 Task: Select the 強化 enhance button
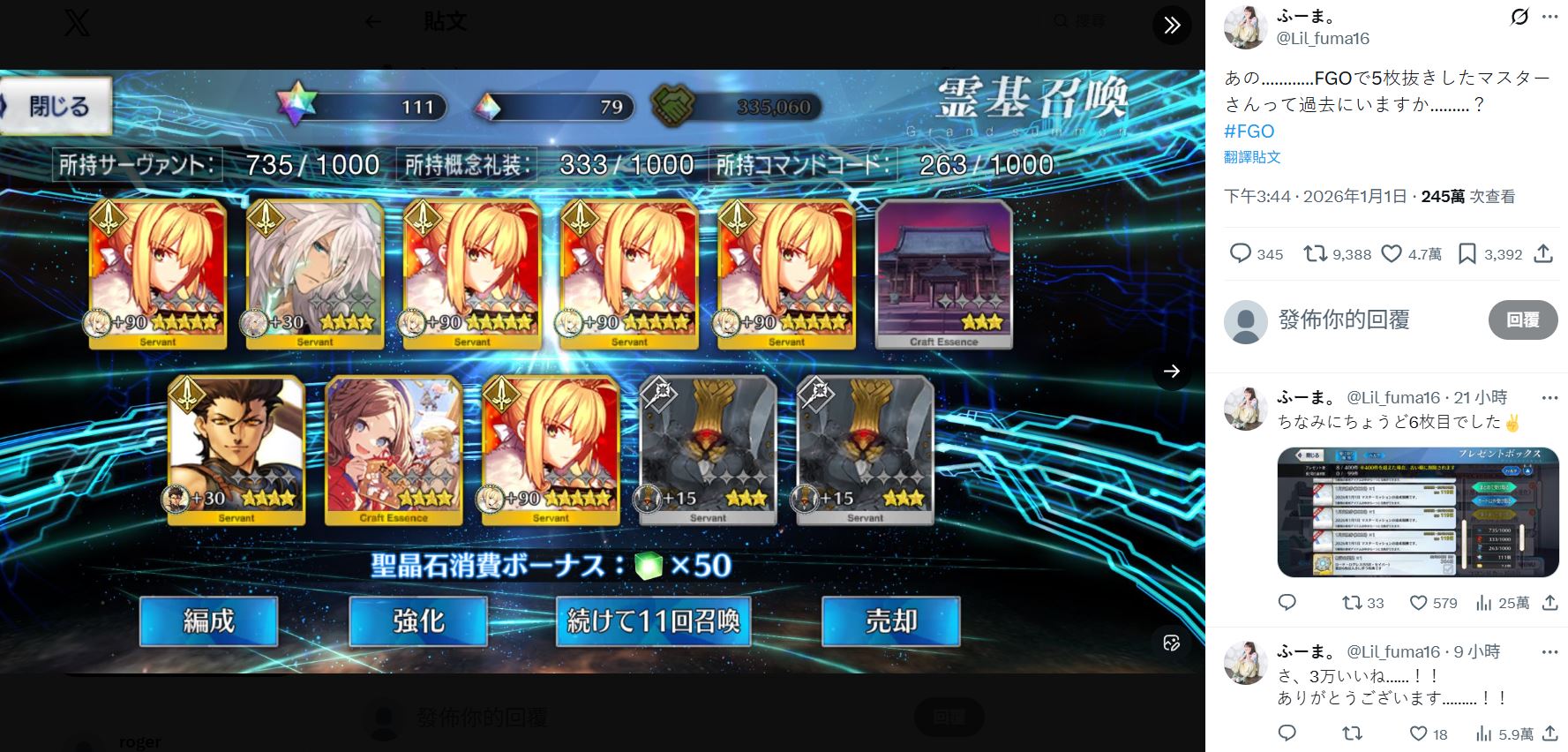click(418, 620)
